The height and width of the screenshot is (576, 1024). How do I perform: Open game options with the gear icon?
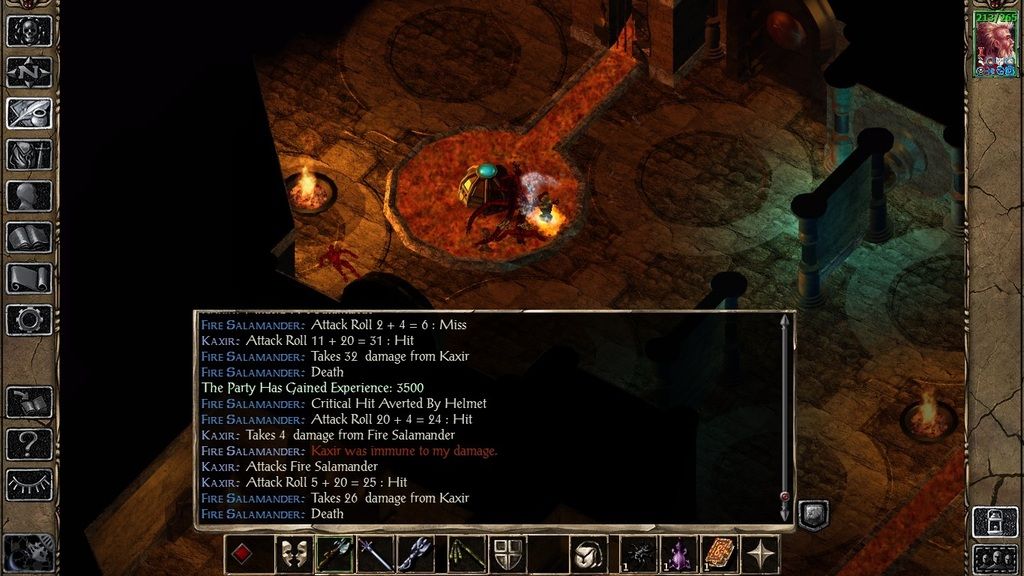click(x=29, y=320)
